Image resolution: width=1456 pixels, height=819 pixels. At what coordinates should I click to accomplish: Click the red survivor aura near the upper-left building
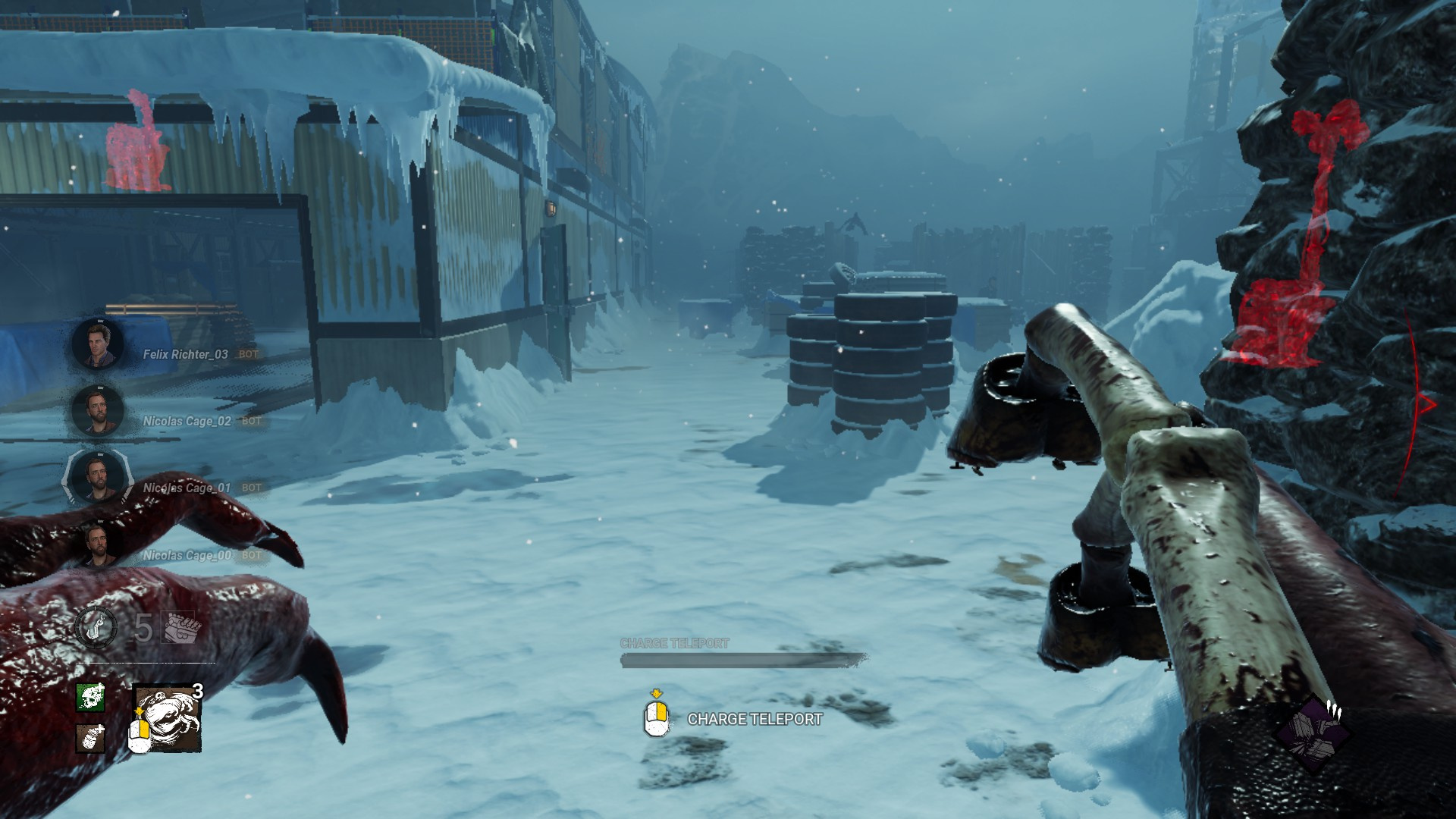(135, 148)
